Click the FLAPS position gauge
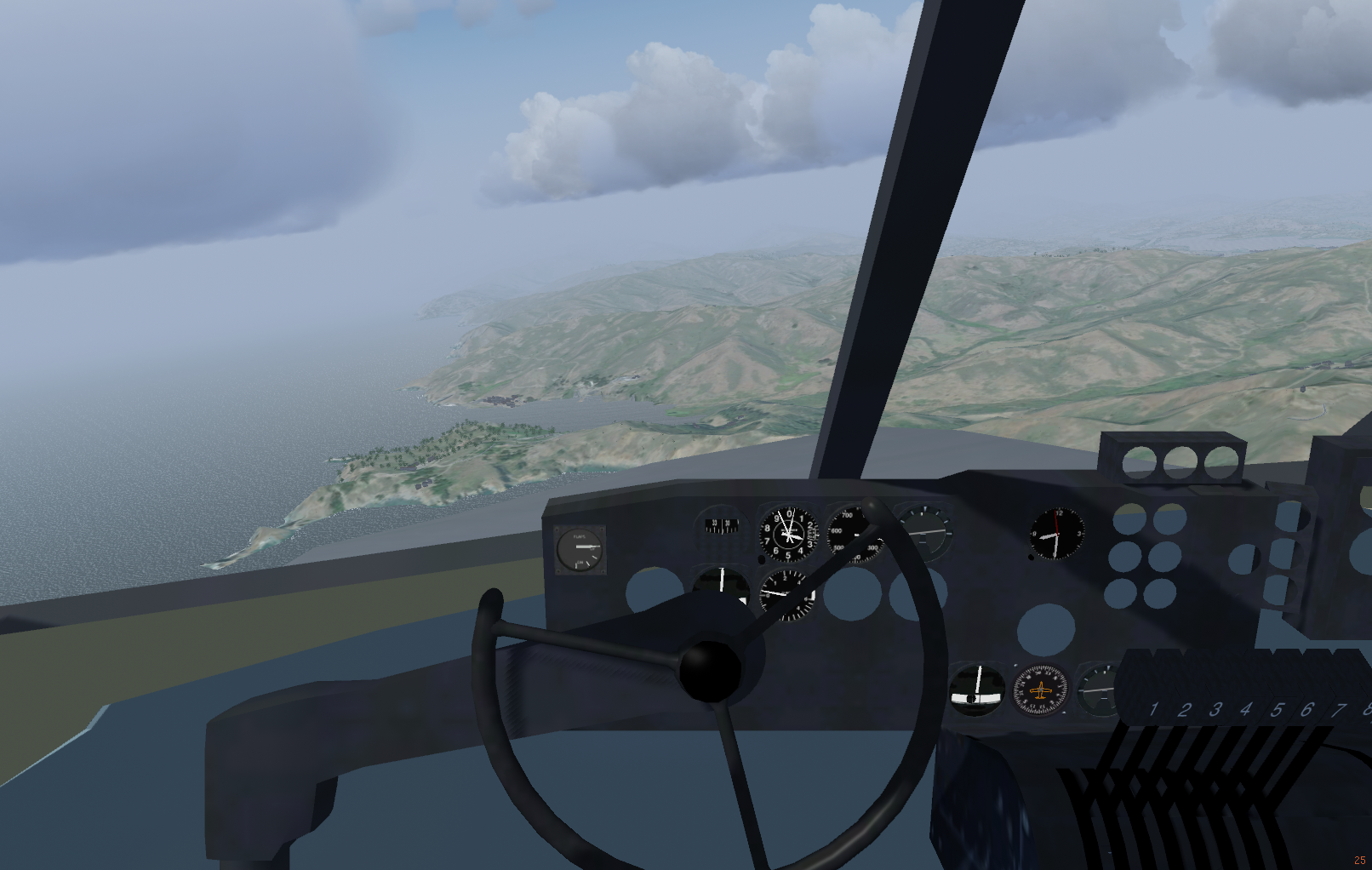This screenshot has height=870, width=1372. (580, 549)
